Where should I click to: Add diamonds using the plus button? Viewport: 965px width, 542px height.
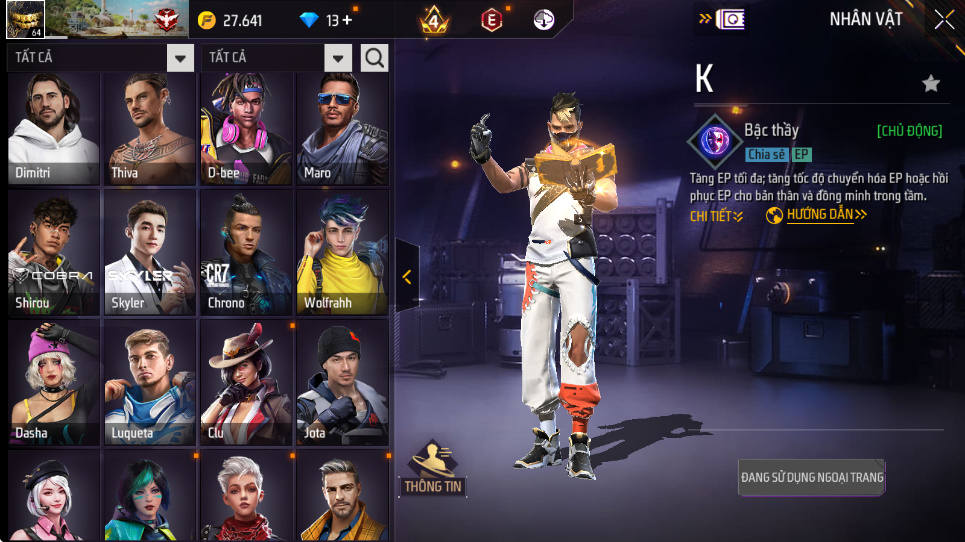pos(347,20)
